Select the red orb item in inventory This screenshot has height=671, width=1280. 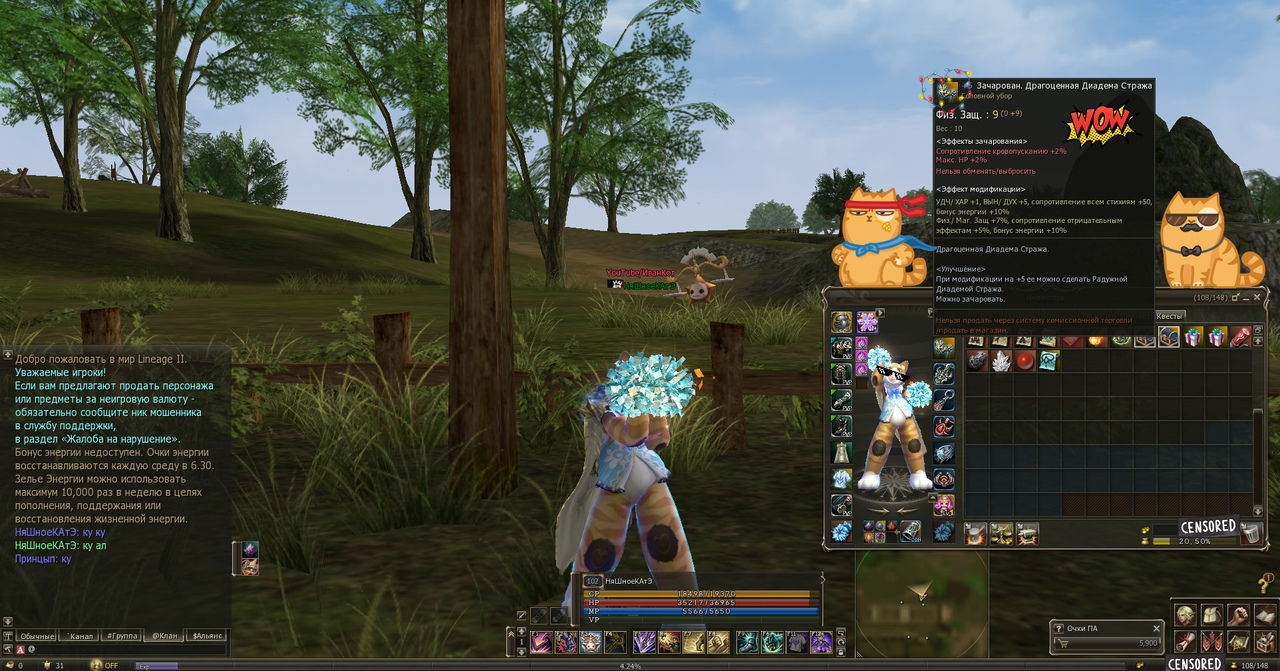point(1023,361)
